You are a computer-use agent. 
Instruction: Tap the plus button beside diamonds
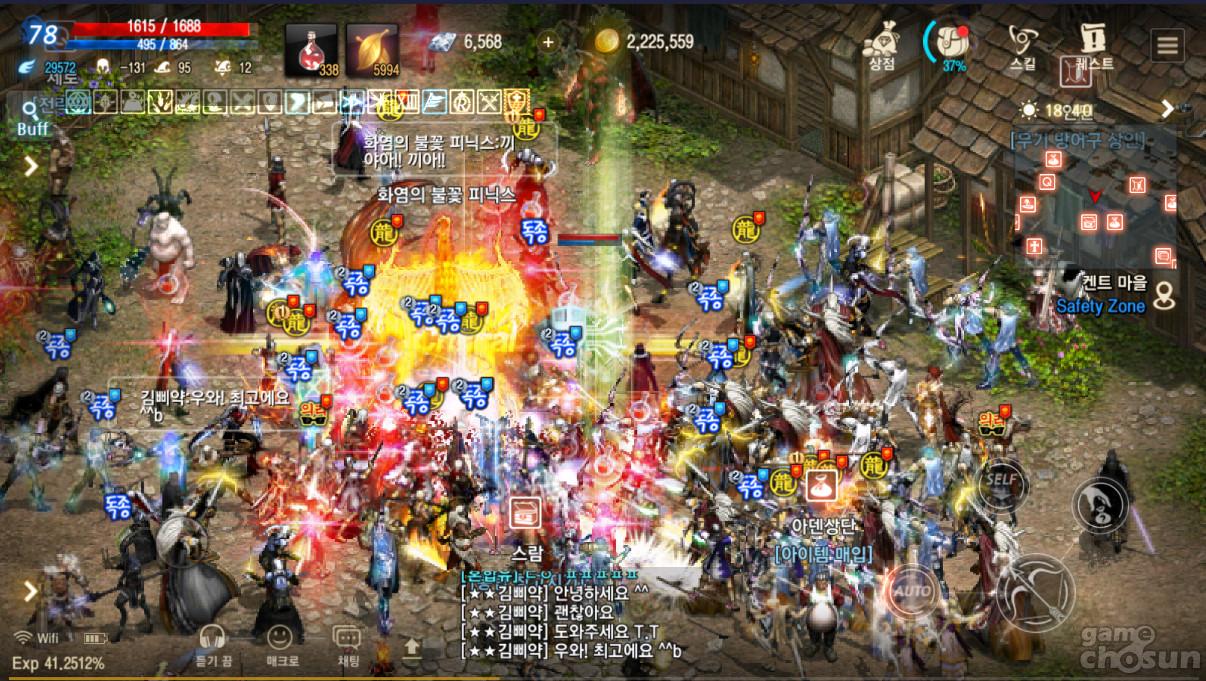547,42
